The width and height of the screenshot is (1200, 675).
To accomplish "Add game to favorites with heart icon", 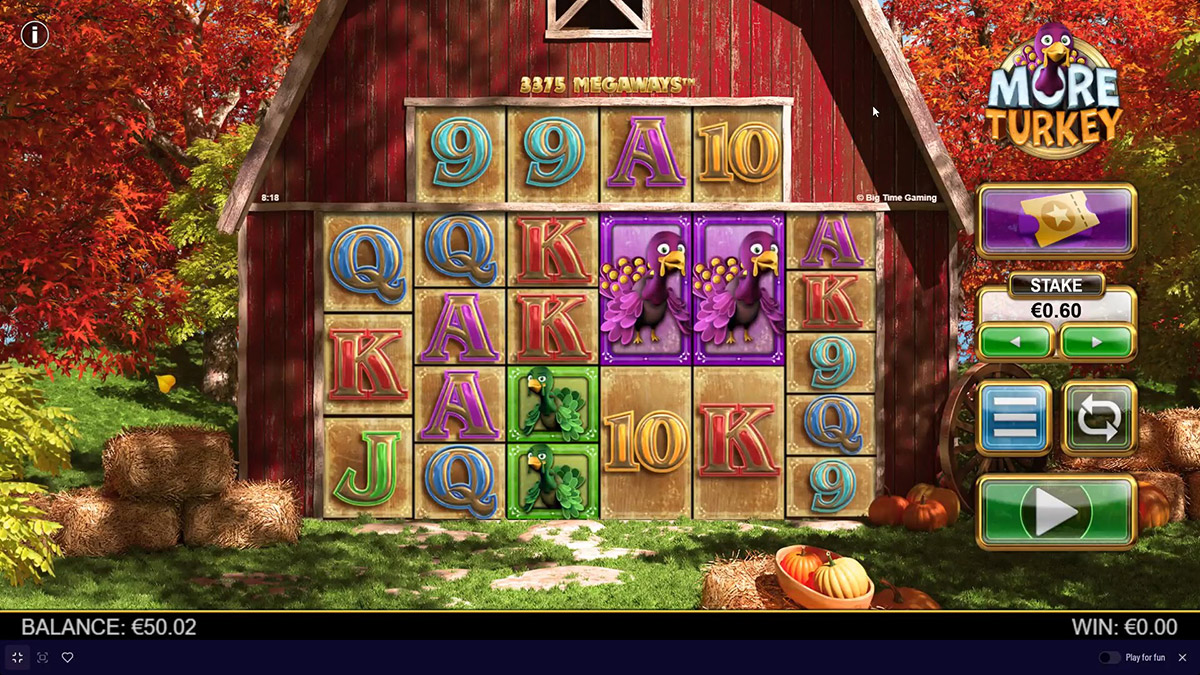I will click(68, 657).
